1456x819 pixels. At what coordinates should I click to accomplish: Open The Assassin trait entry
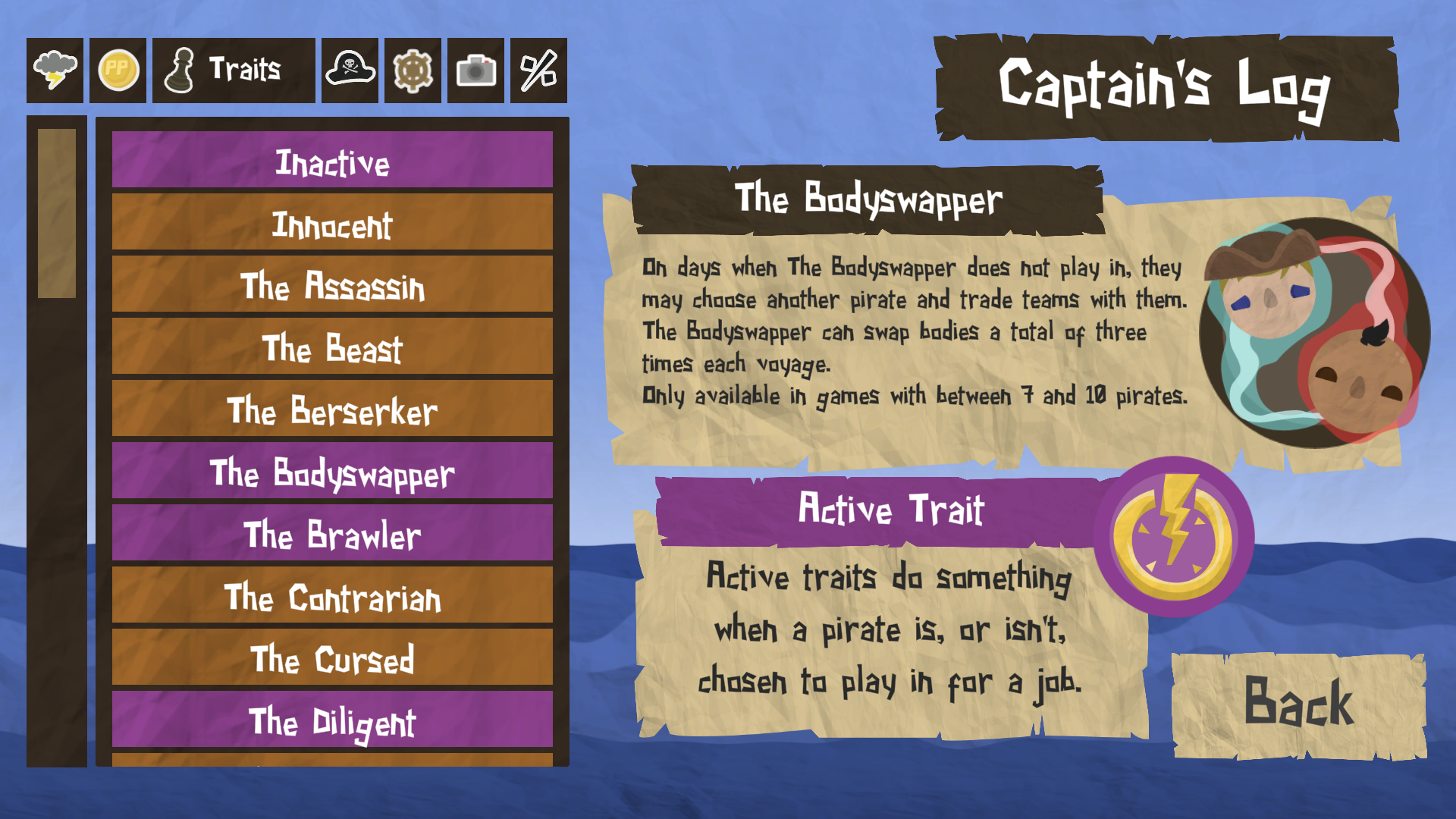(331, 286)
